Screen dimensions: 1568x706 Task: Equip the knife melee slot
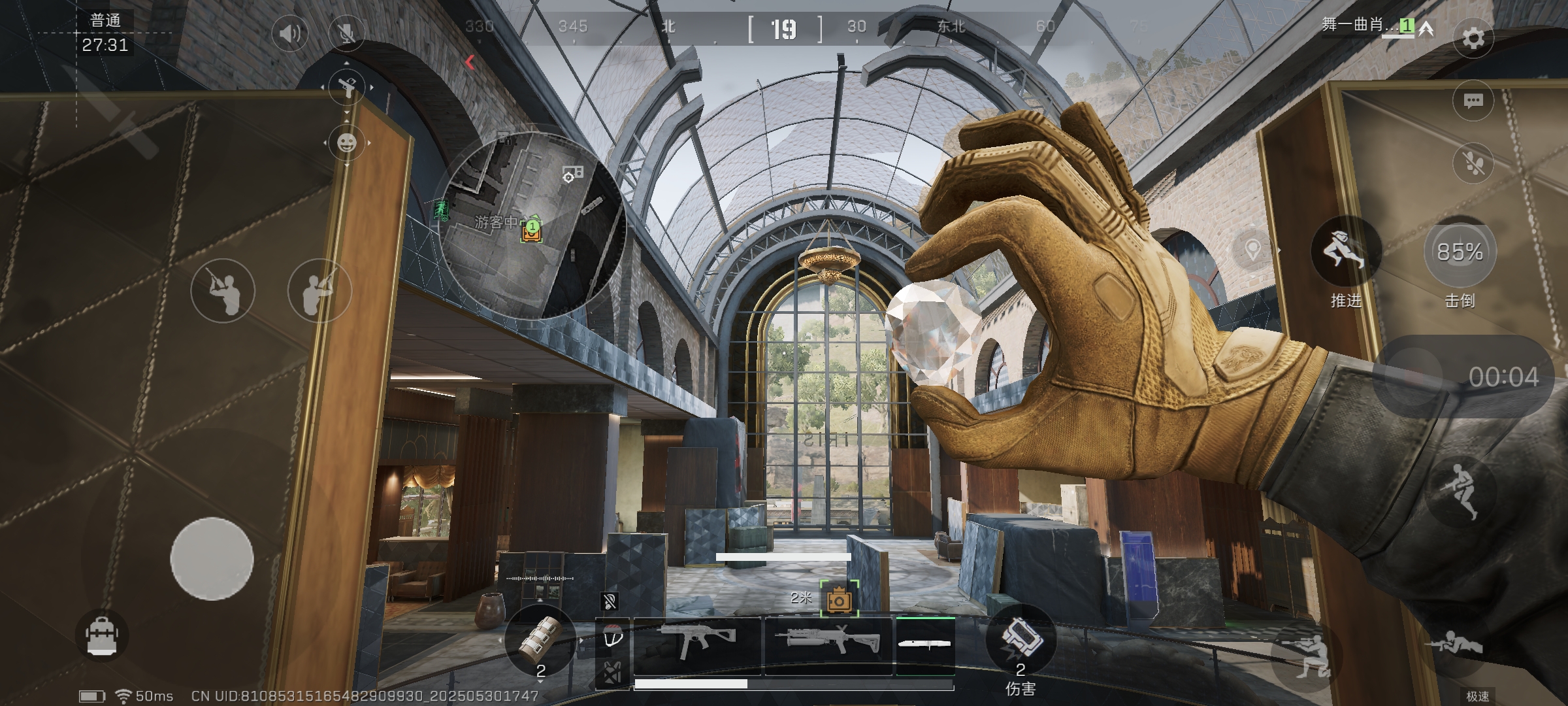click(924, 645)
